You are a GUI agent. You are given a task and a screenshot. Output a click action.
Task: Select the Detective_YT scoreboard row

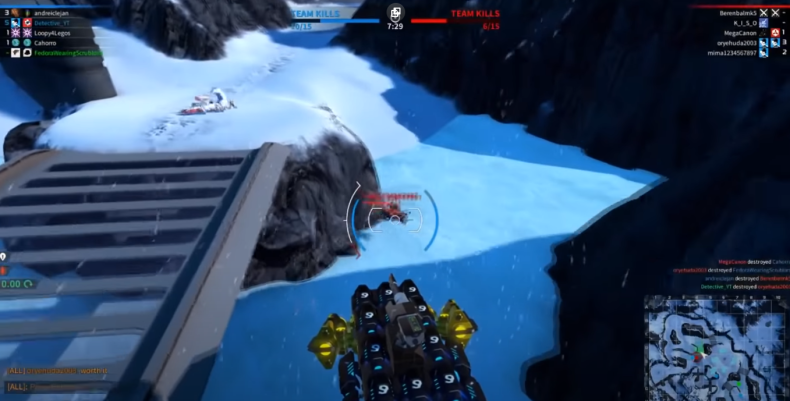(x=54, y=22)
